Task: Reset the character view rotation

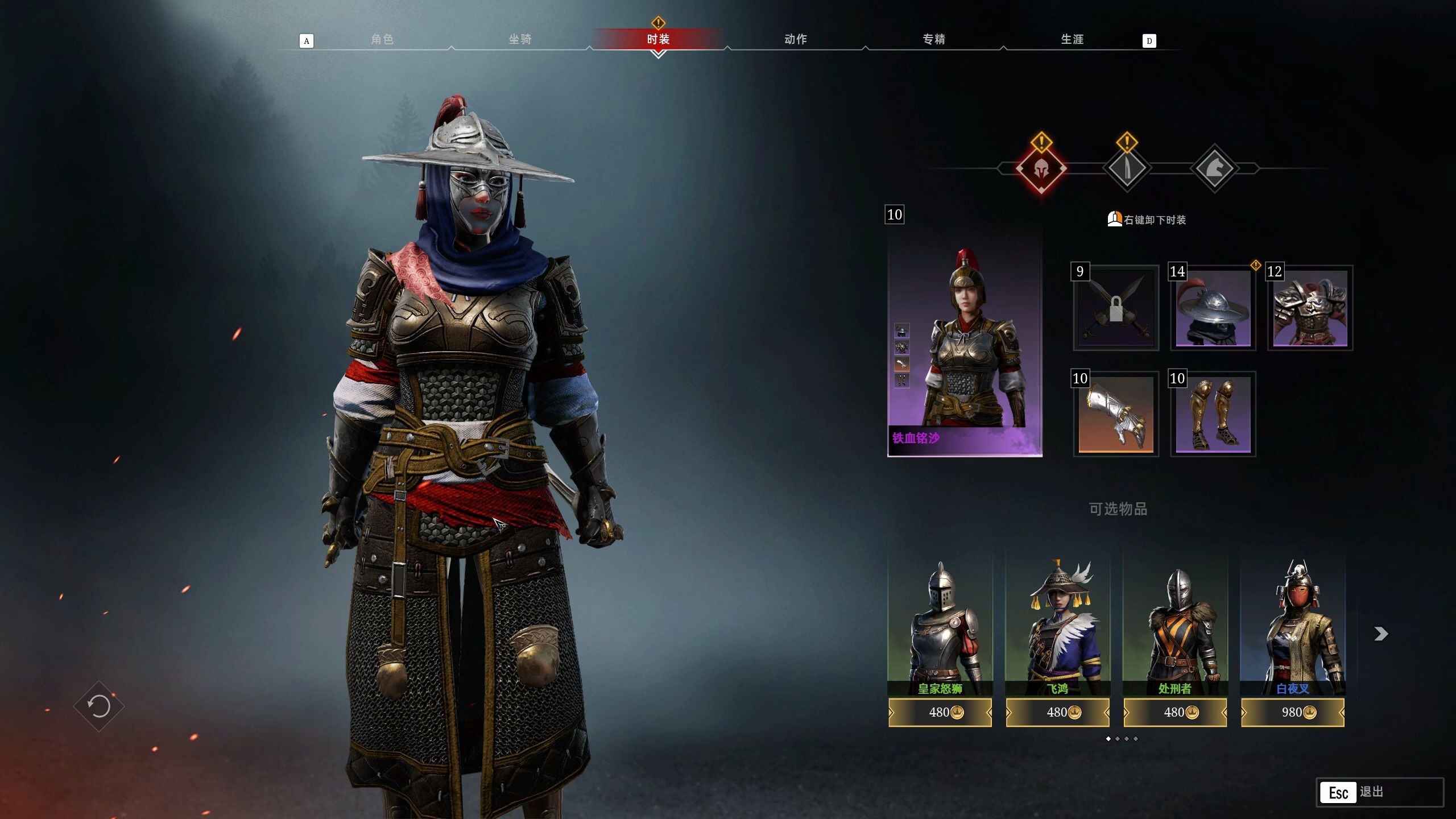Action: [x=99, y=706]
